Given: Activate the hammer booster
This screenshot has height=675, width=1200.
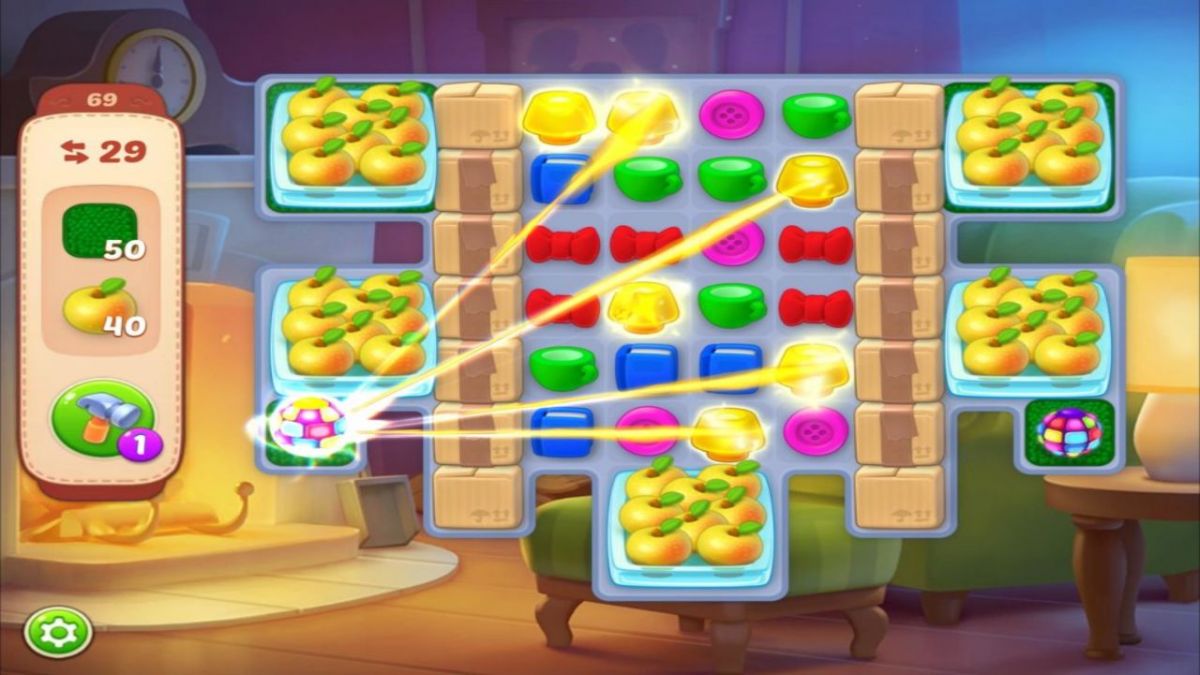Looking at the screenshot, I should click(102, 417).
